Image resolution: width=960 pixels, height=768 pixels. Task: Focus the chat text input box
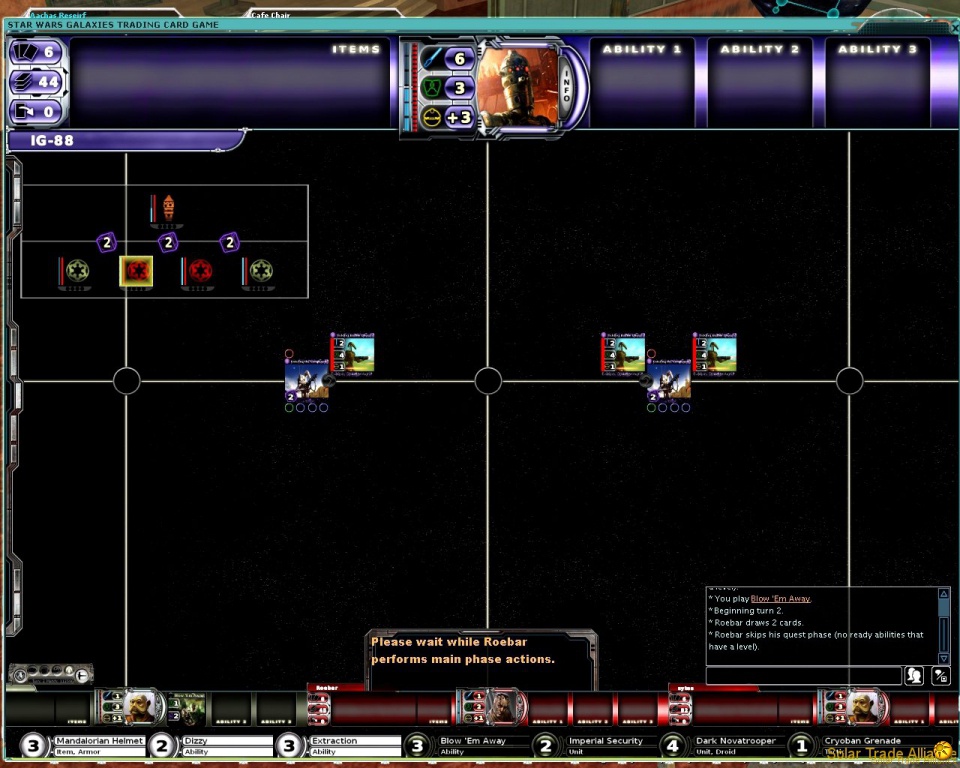pos(803,676)
